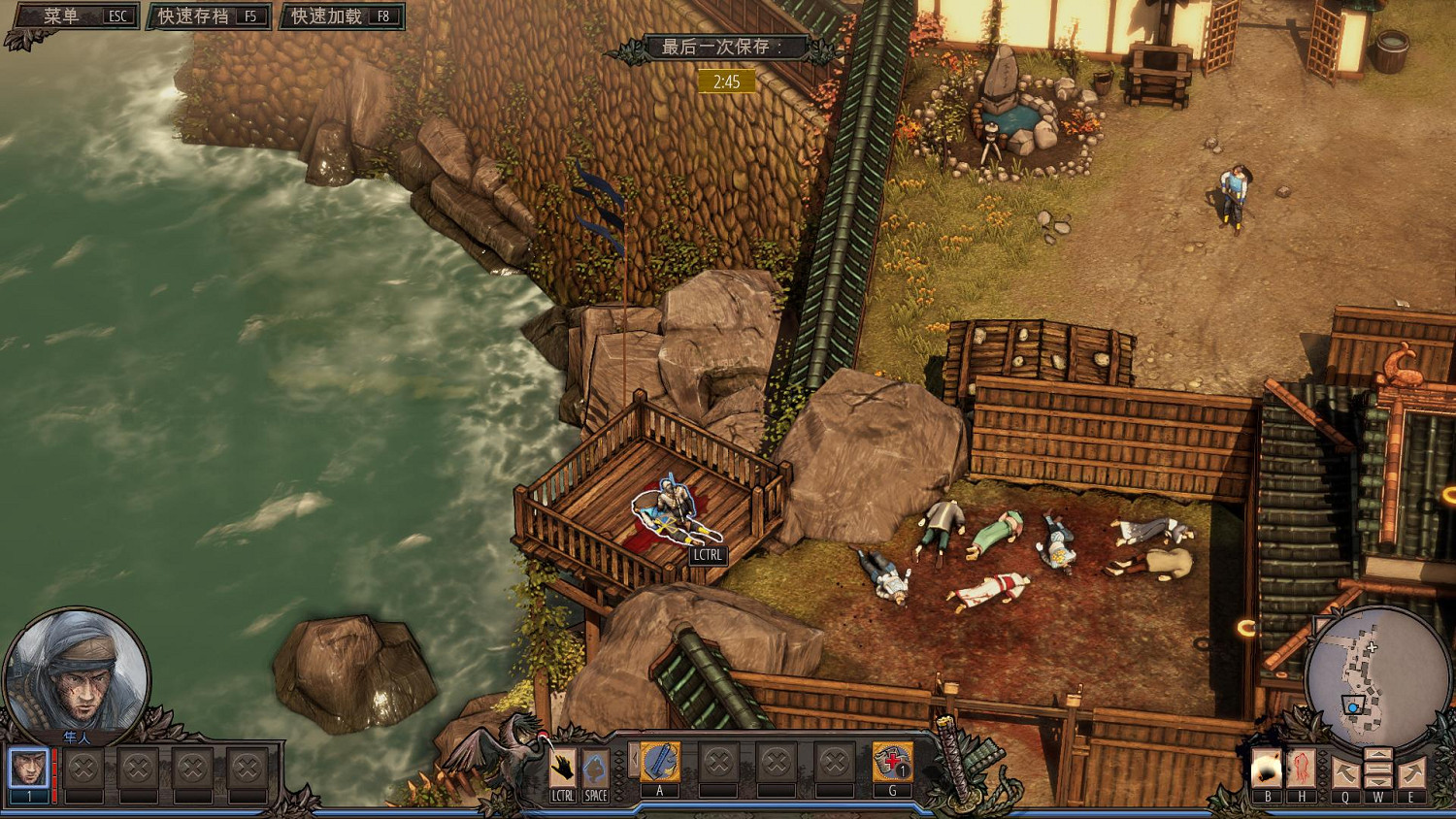
Task: Rotate camera right with the arrow button
Action: [x=1411, y=772]
